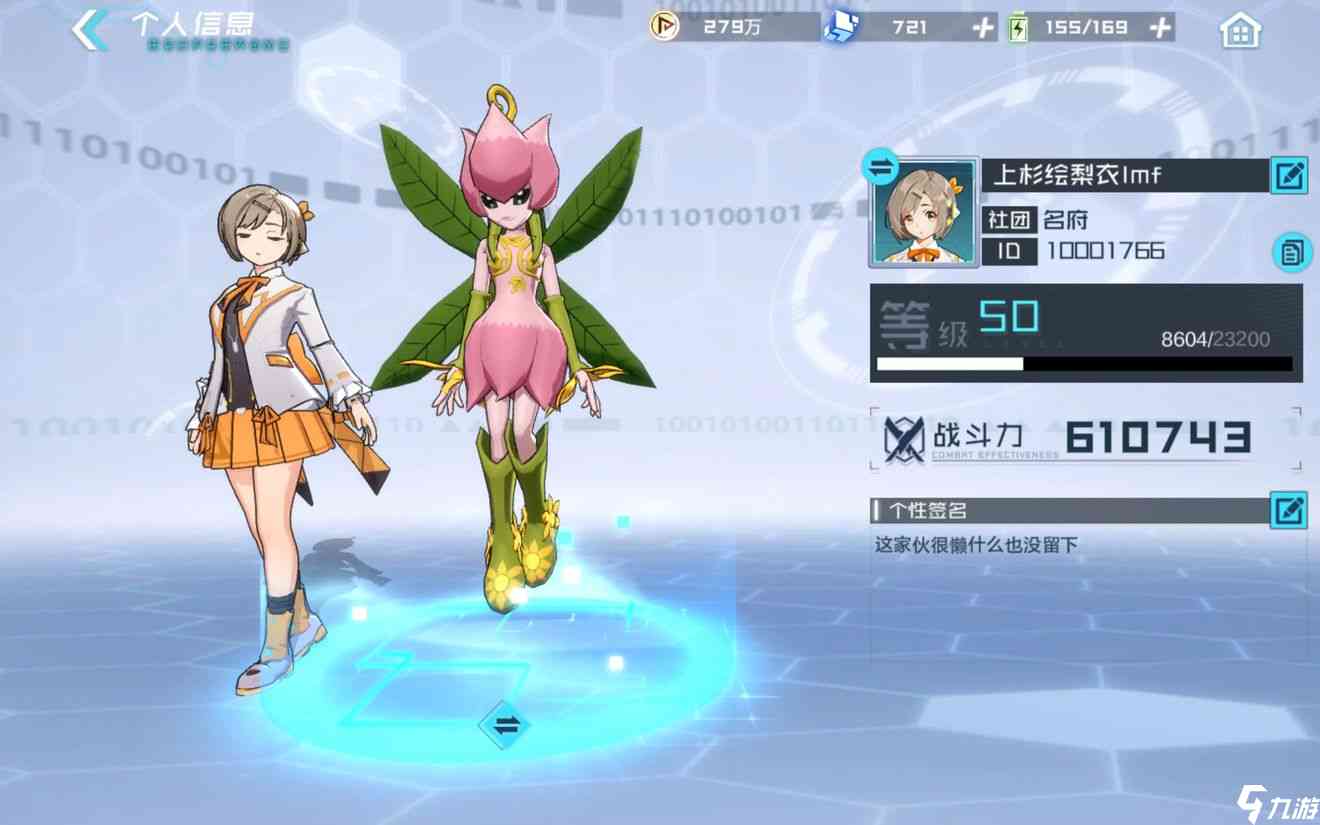Viewport: 1320px width, 825px height.
Task: Edit the 个性签名 personal signature
Action: pos(1289,510)
